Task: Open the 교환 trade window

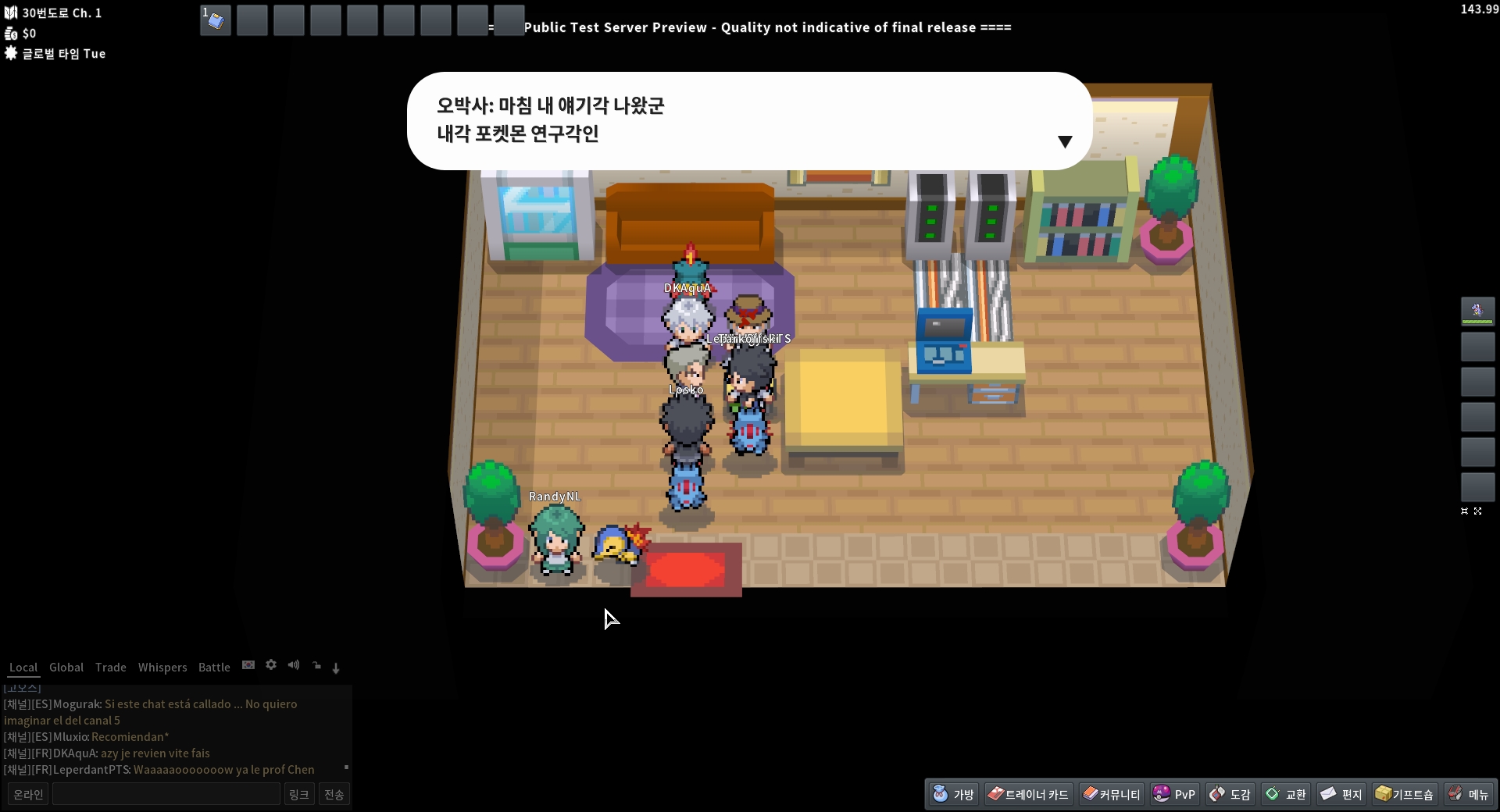Action: tap(1286, 794)
